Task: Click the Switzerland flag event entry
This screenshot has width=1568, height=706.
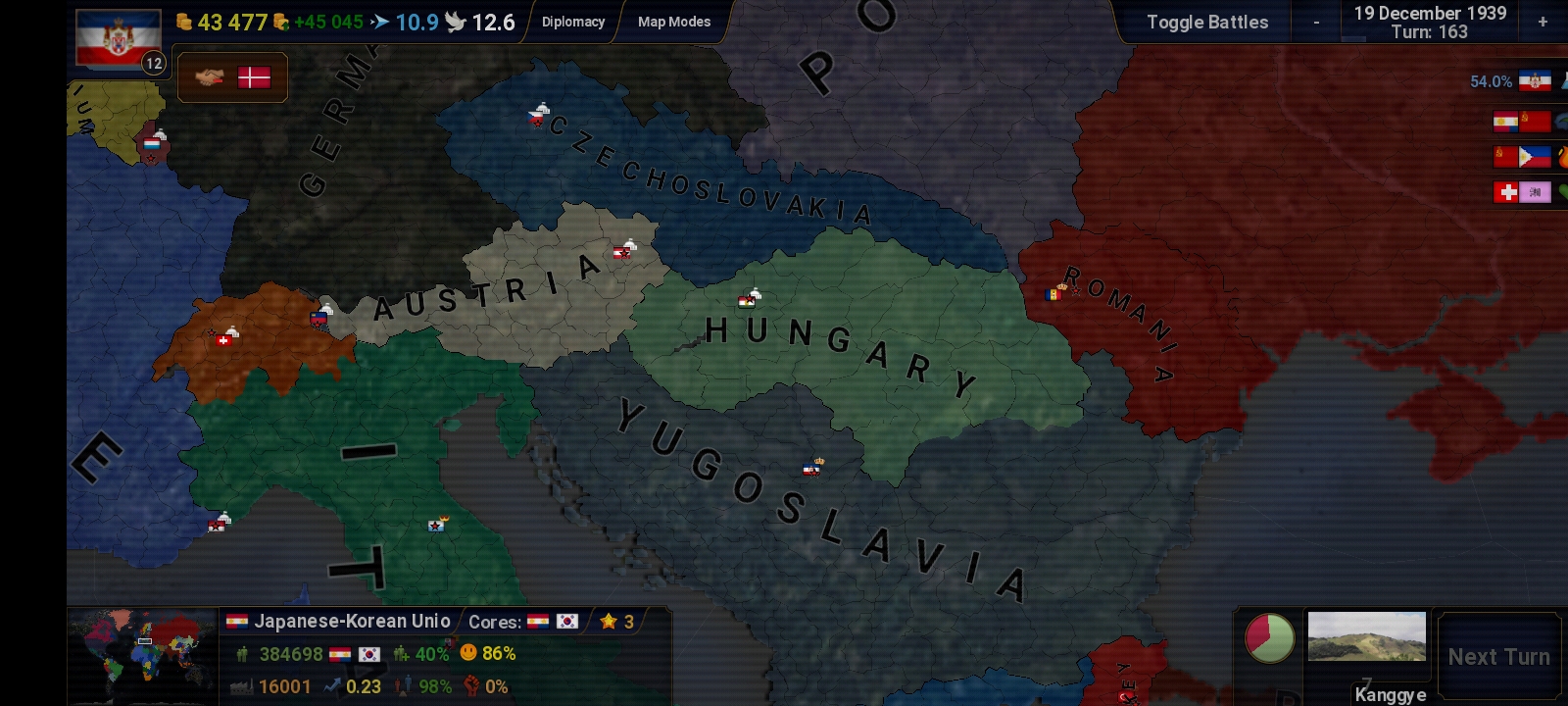Action: (1523, 192)
